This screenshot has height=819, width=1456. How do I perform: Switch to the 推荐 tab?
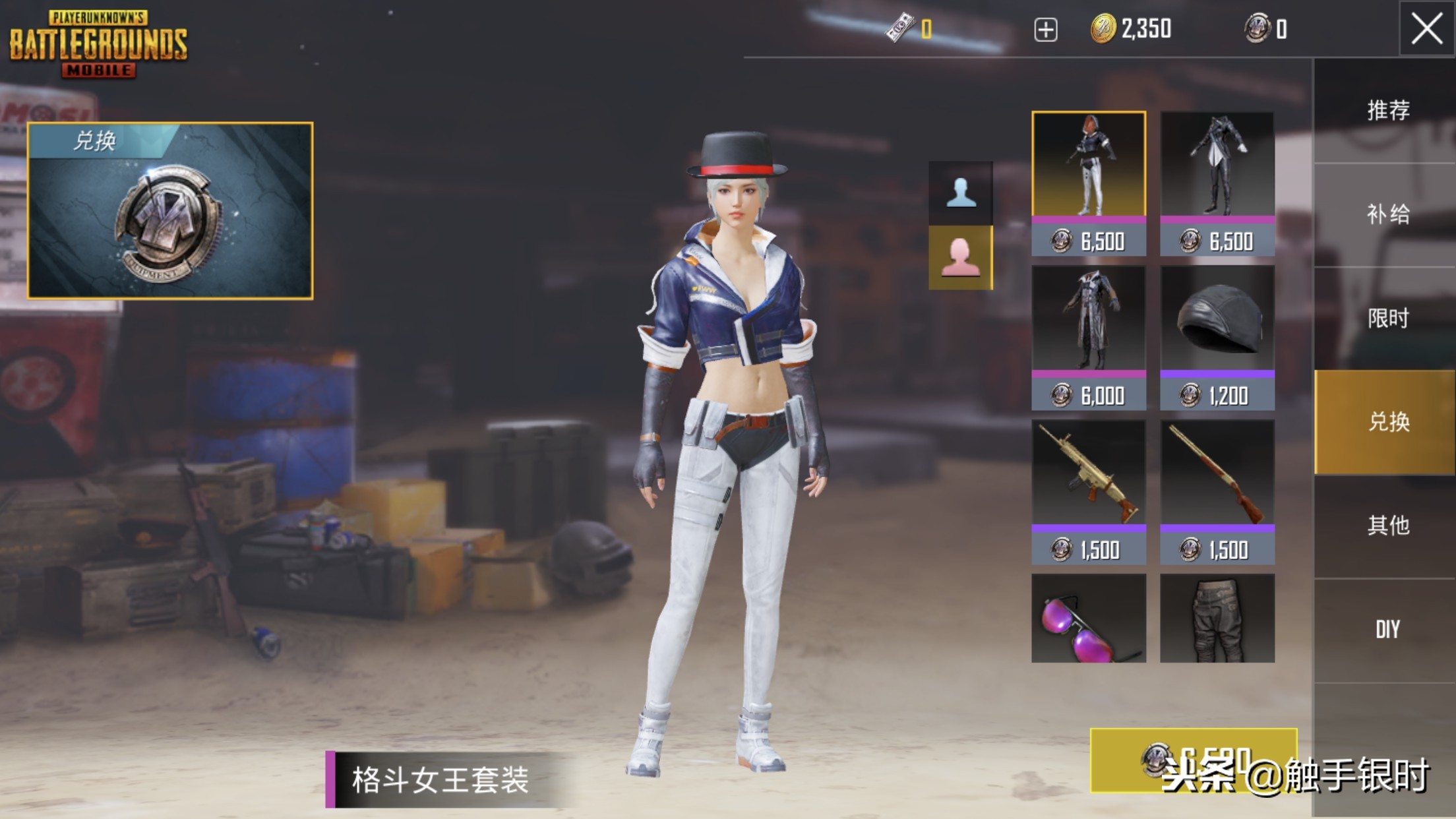coord(1387,111)
